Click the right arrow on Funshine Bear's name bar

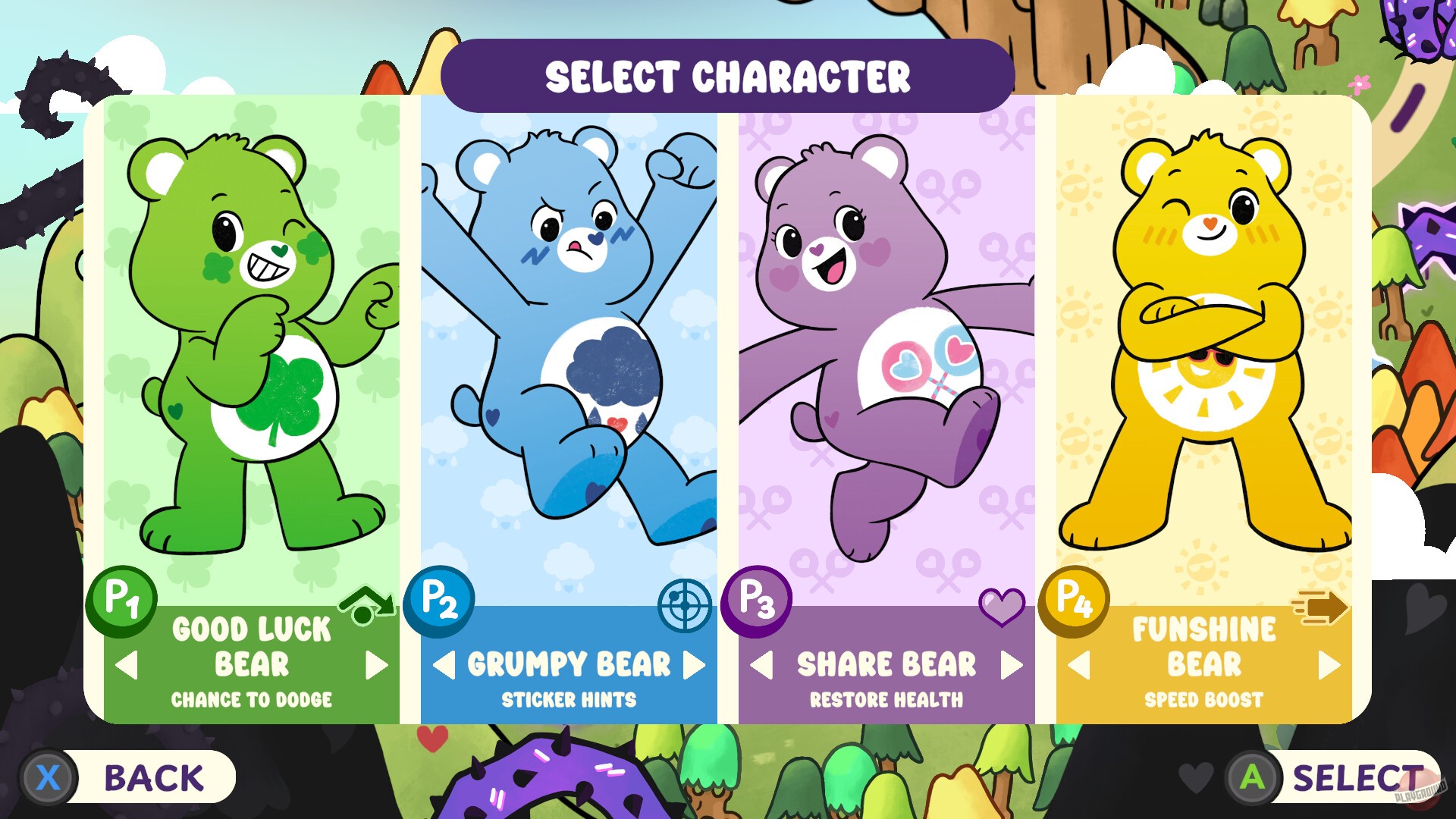(x=1329, y=666)
